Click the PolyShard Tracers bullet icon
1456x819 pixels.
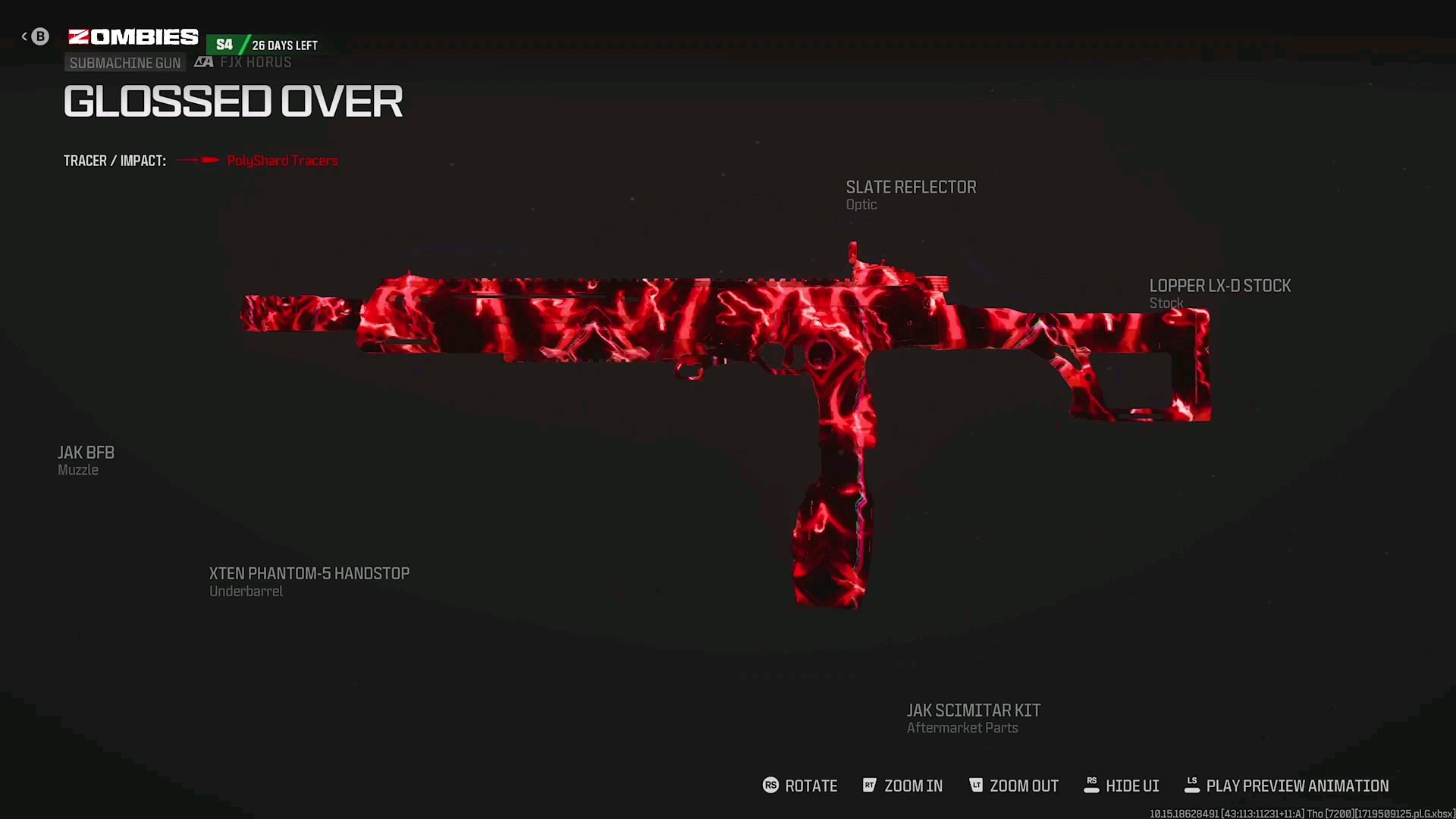point(199,160)
